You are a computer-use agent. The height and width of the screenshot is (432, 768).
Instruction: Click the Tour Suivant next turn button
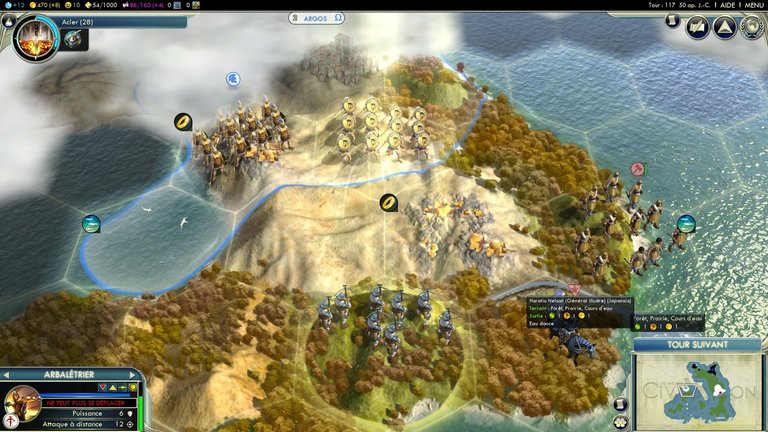click(699, 345)
